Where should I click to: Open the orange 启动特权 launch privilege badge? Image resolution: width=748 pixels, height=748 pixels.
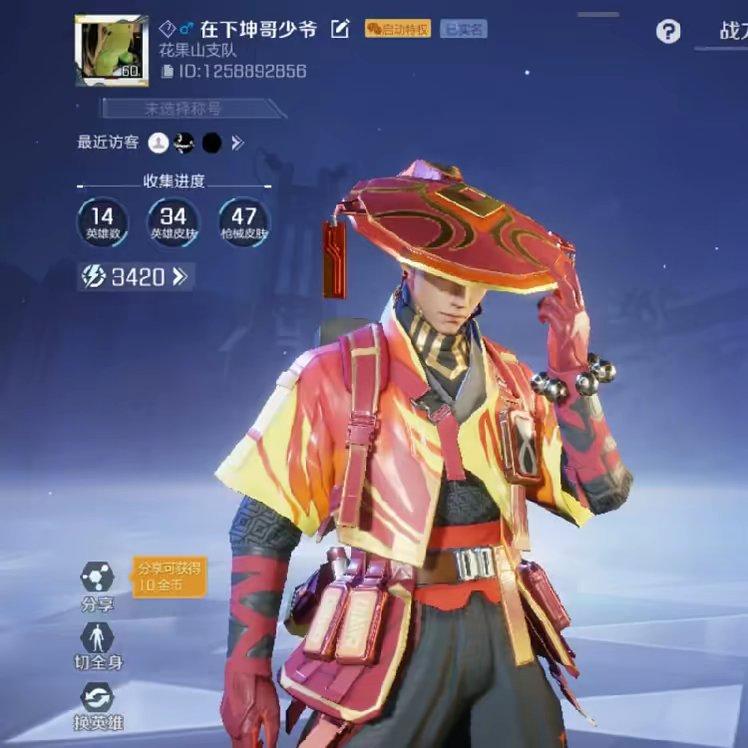[x=398, y=29]
